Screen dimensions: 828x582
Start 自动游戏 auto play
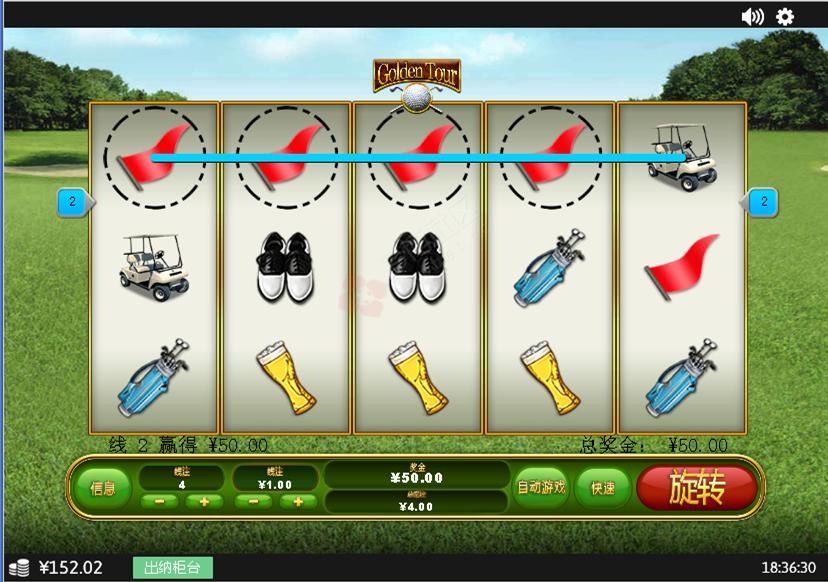coord(540,488)
